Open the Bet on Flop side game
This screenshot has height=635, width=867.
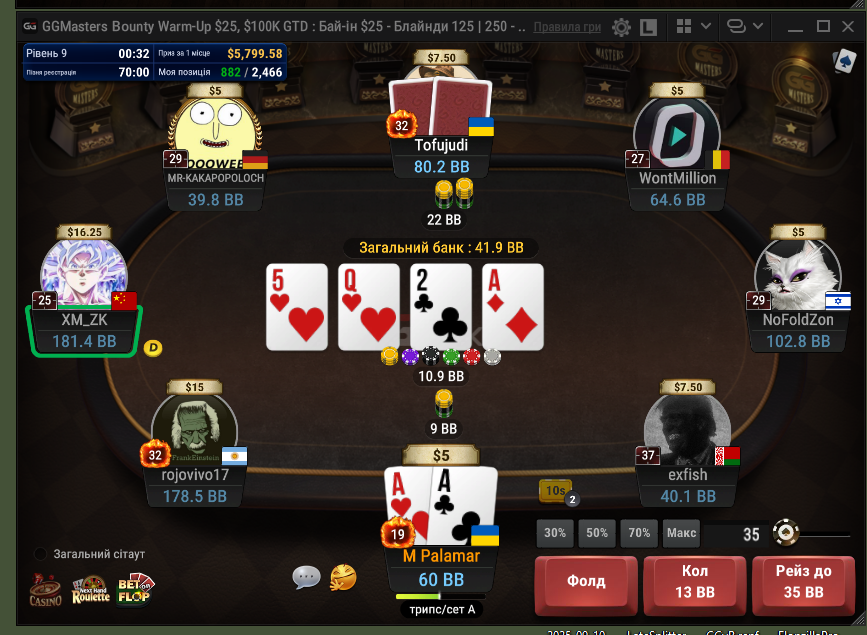coord(134,590)
